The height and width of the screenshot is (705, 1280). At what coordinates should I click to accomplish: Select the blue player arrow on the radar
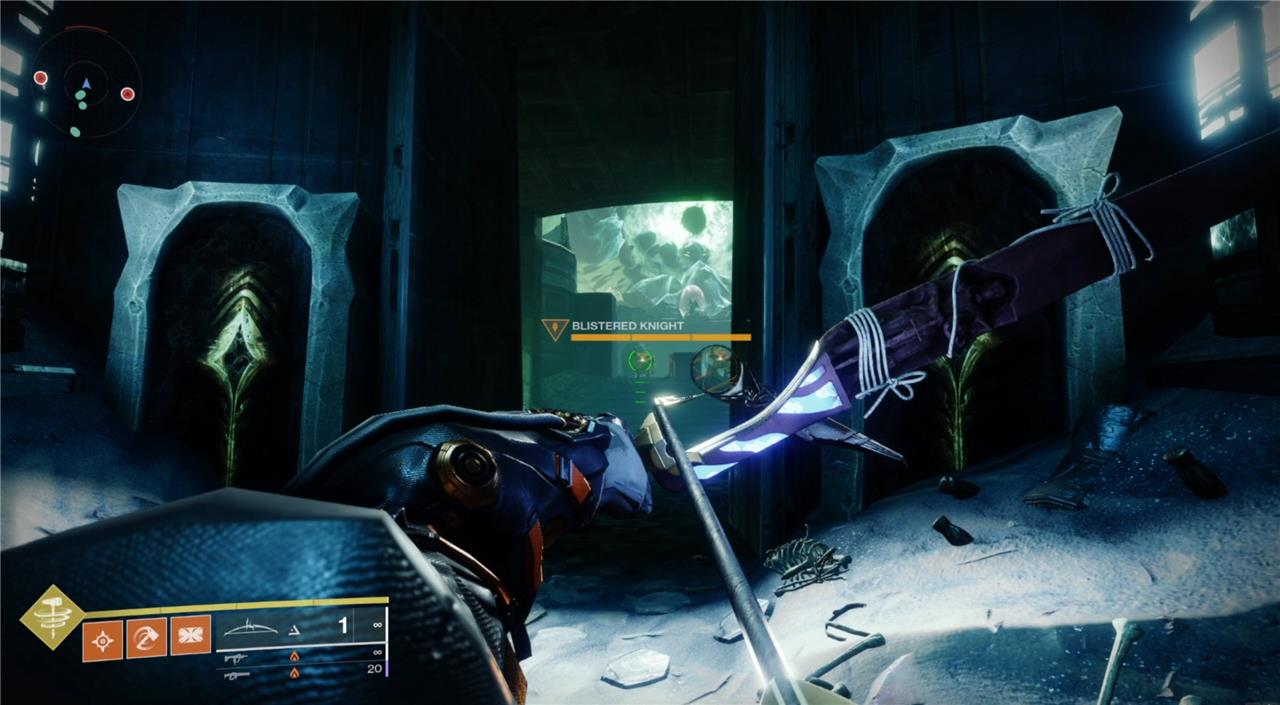(x=86, y=83)
